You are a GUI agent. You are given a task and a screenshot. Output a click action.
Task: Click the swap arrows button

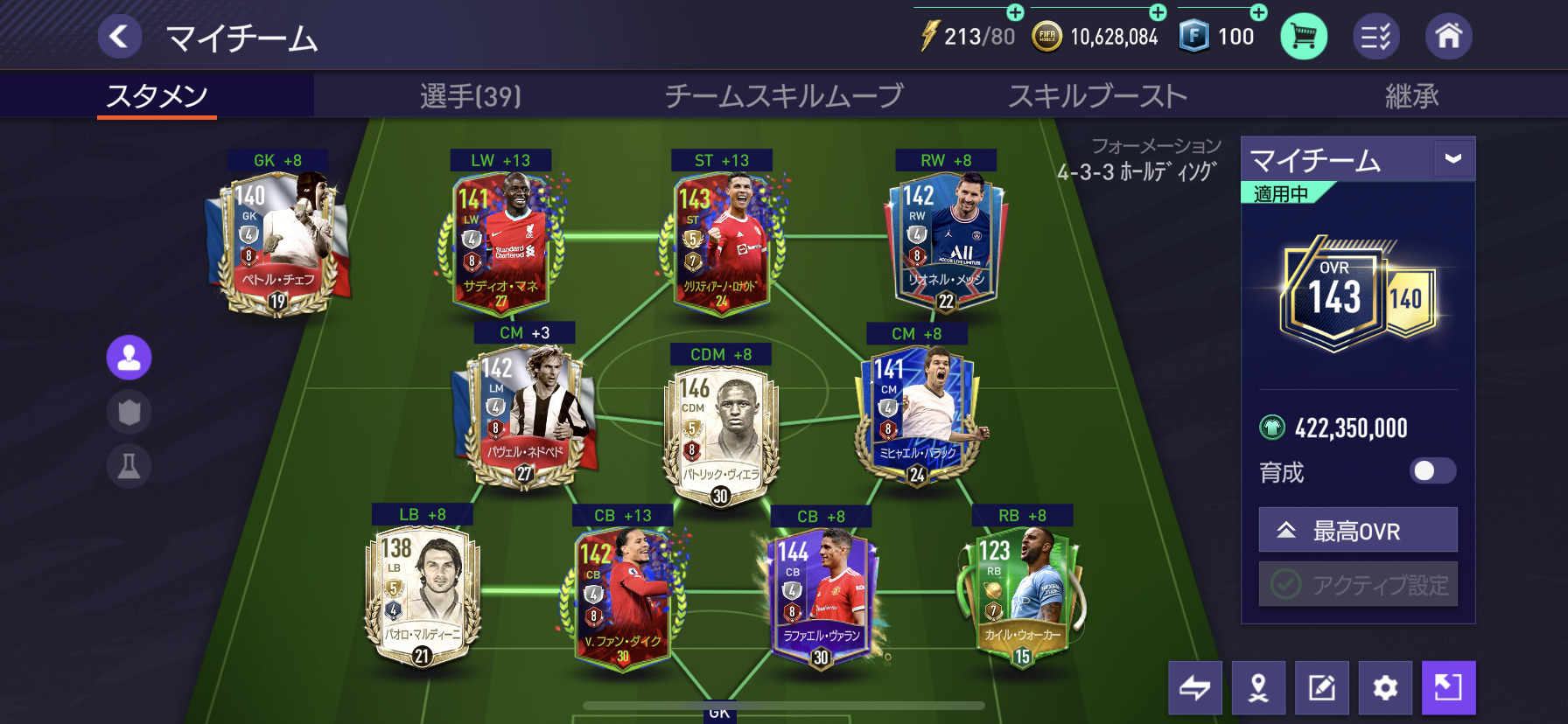(x=1194, y=688)
